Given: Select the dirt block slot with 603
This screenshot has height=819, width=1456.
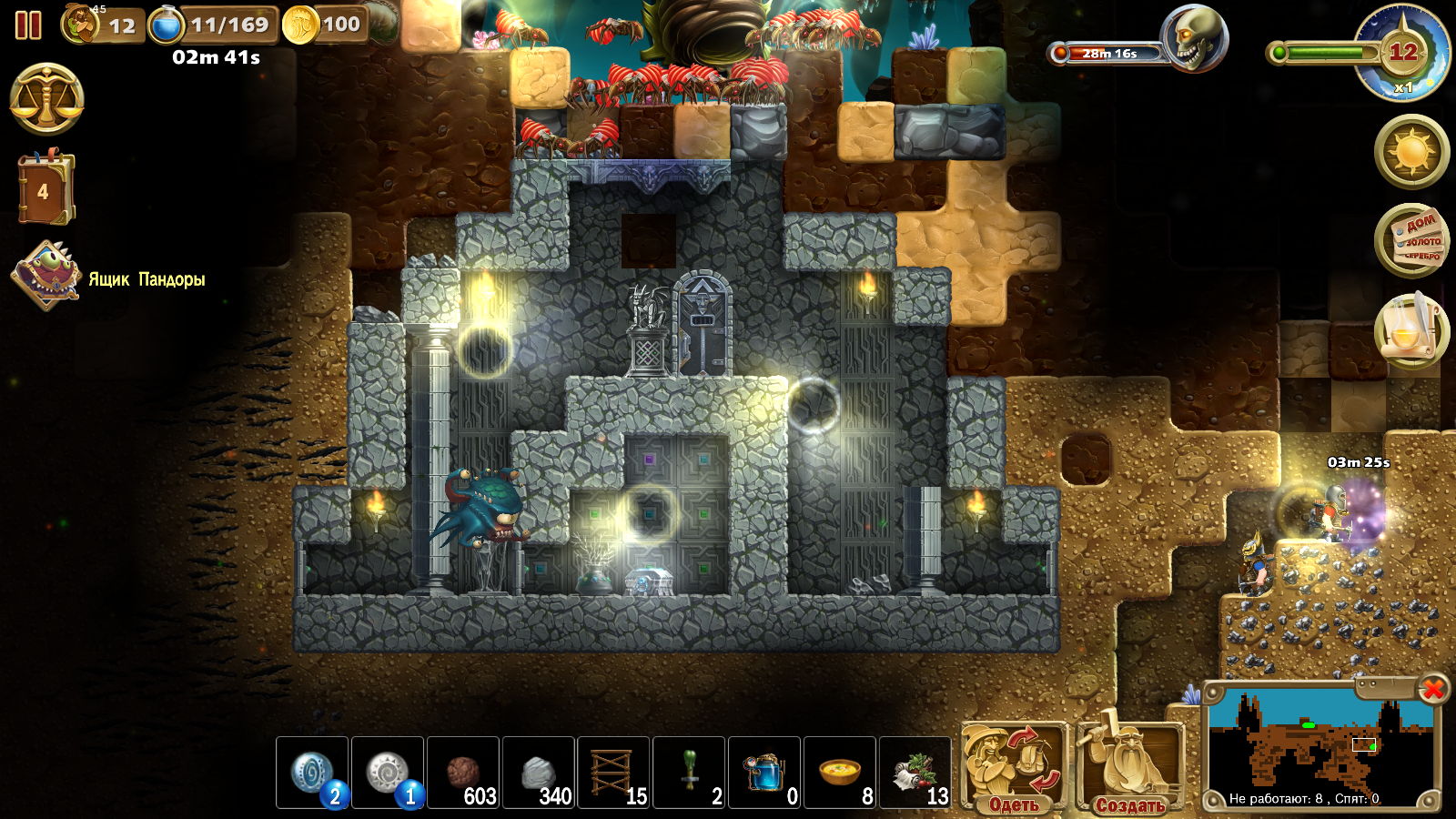Looking at the screenshot, I should tap(463, 773).
